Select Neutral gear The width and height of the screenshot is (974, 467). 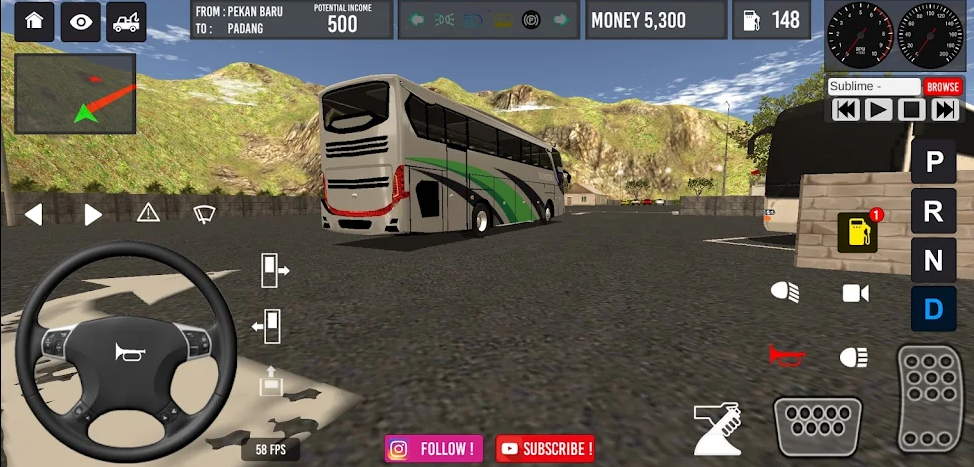934,261
